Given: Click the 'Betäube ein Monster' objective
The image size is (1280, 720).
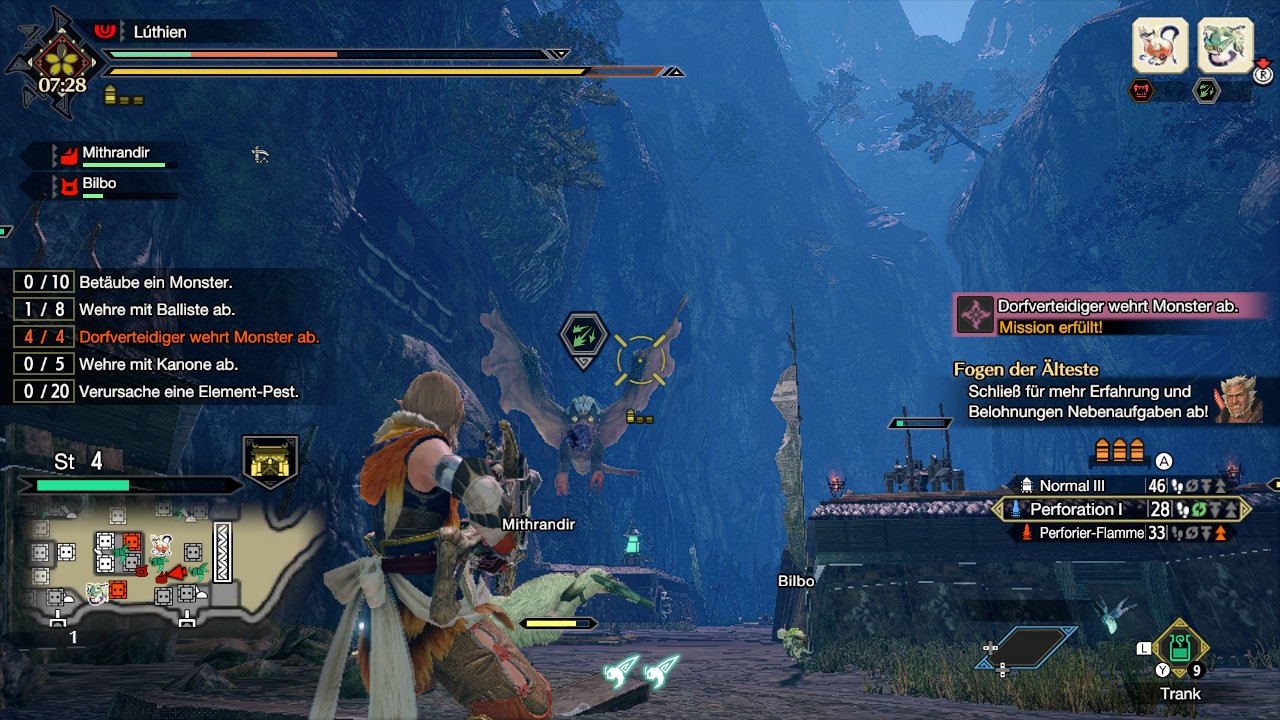Looking at the screenshot, I should (155, 283).
